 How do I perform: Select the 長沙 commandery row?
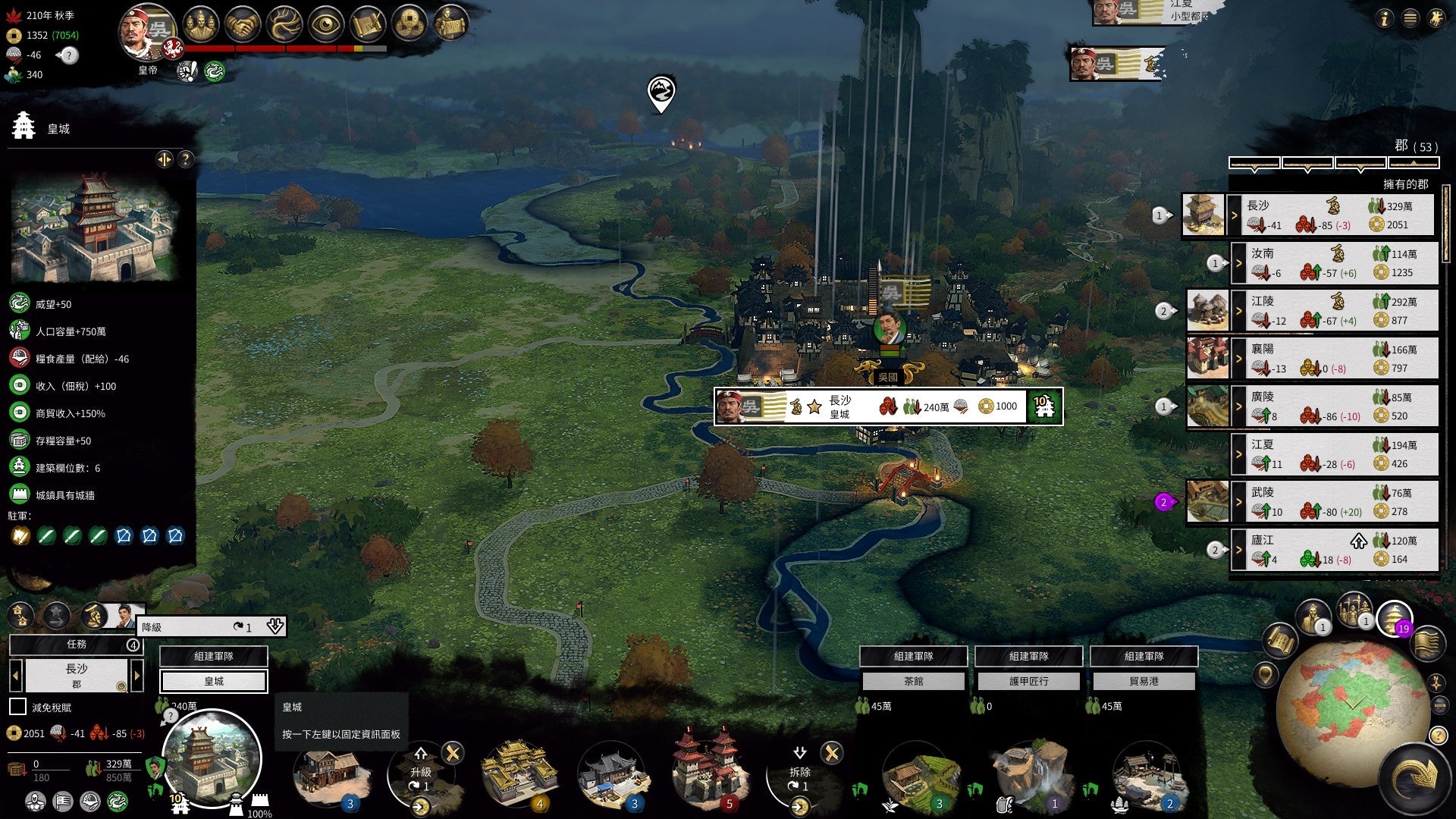coord(1333,215)
